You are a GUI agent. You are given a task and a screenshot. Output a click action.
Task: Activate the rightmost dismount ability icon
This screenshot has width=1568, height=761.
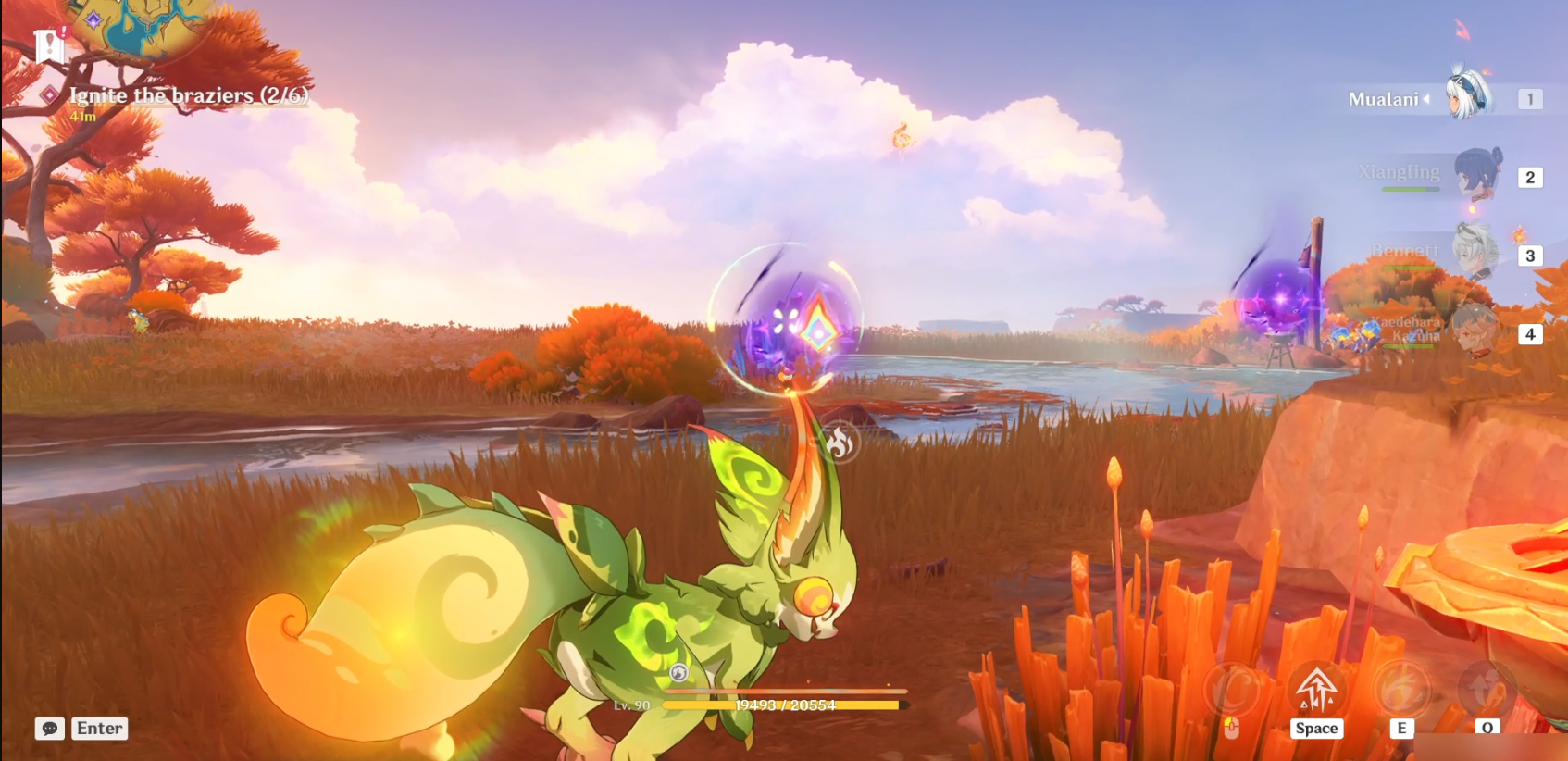1487,691
